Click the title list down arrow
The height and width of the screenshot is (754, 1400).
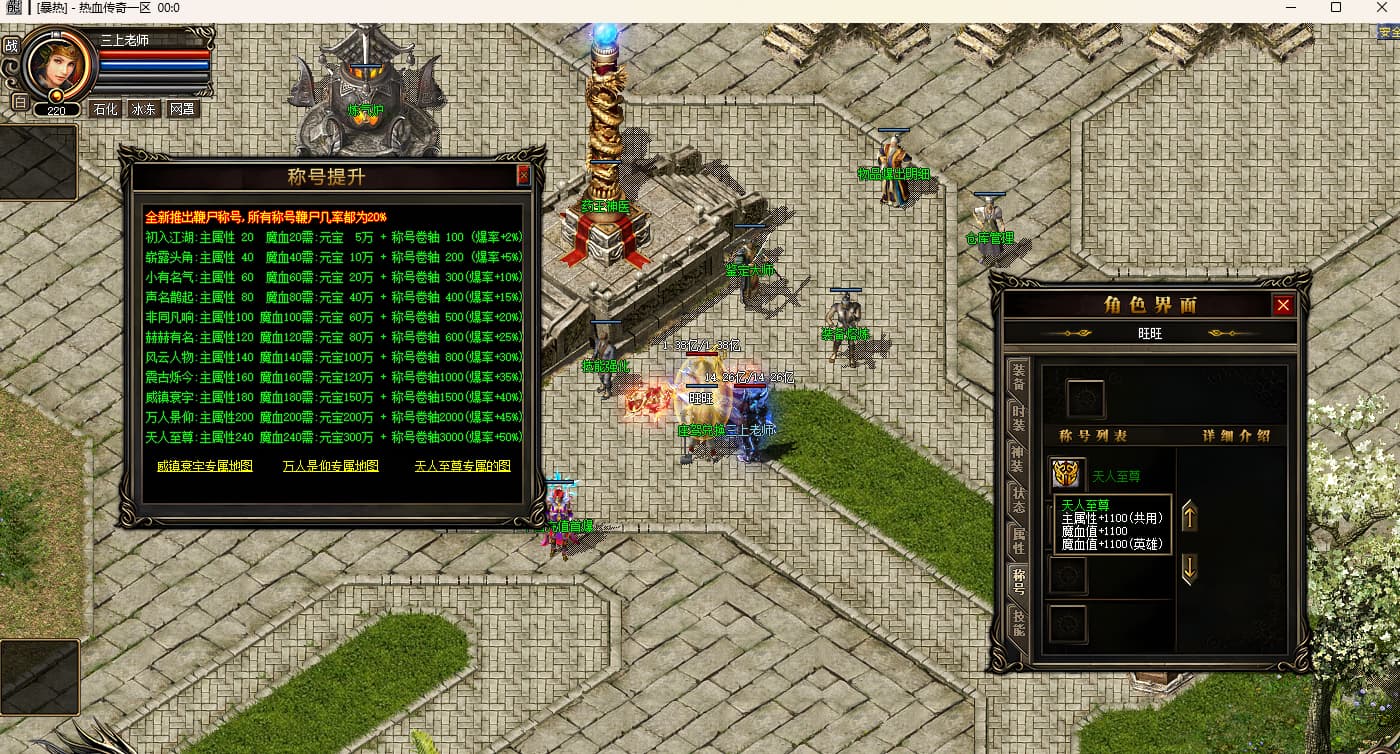click(1189, 569)
